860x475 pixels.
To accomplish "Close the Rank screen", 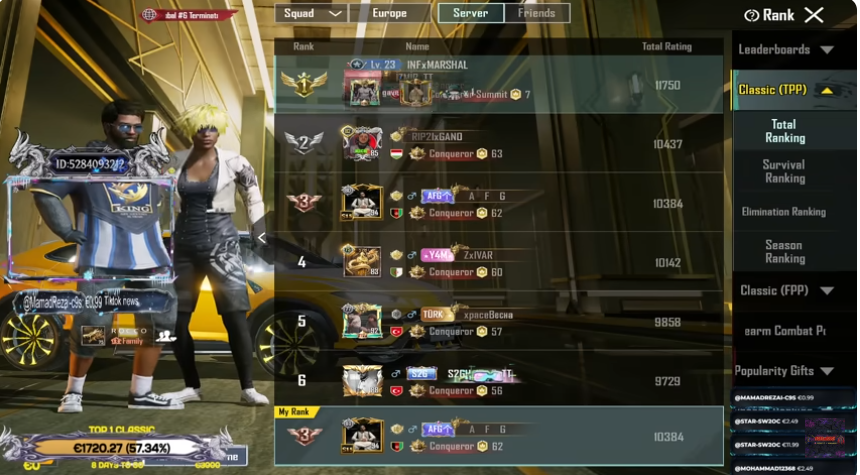I will pyautogui.click(x=814, y=15).
